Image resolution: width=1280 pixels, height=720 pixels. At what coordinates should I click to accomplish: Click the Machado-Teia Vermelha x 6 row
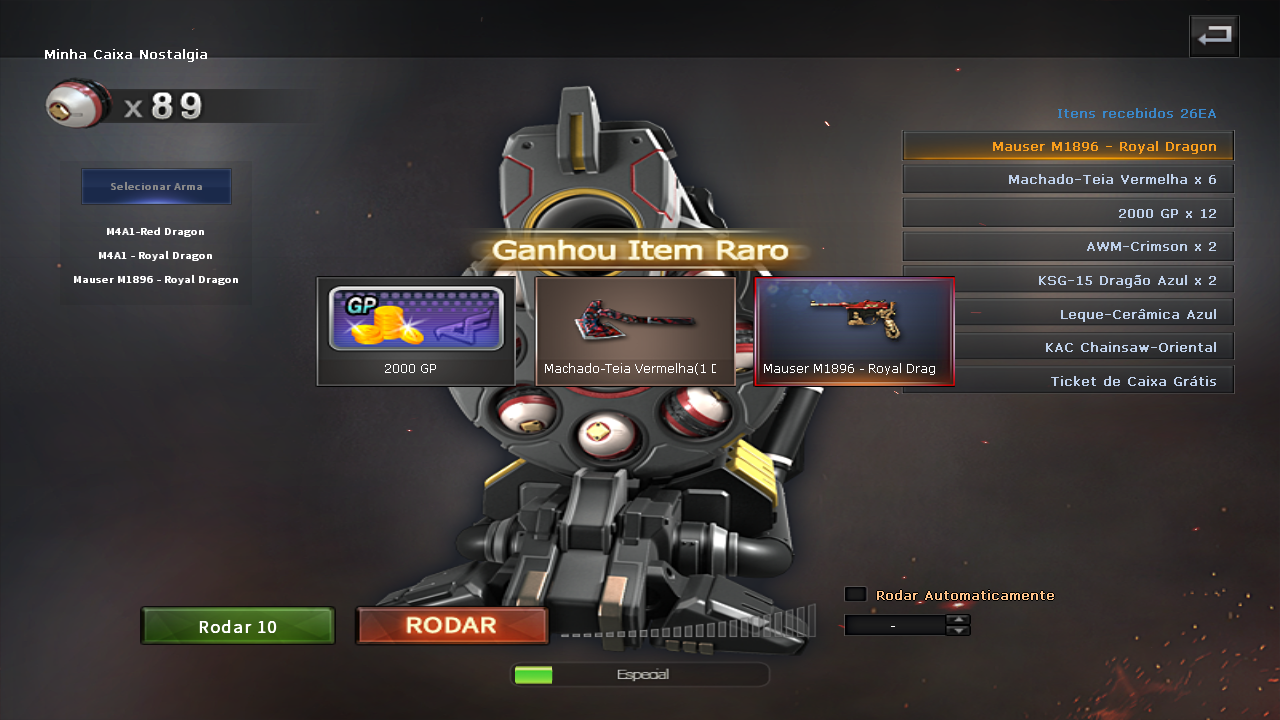(1068, 180)
